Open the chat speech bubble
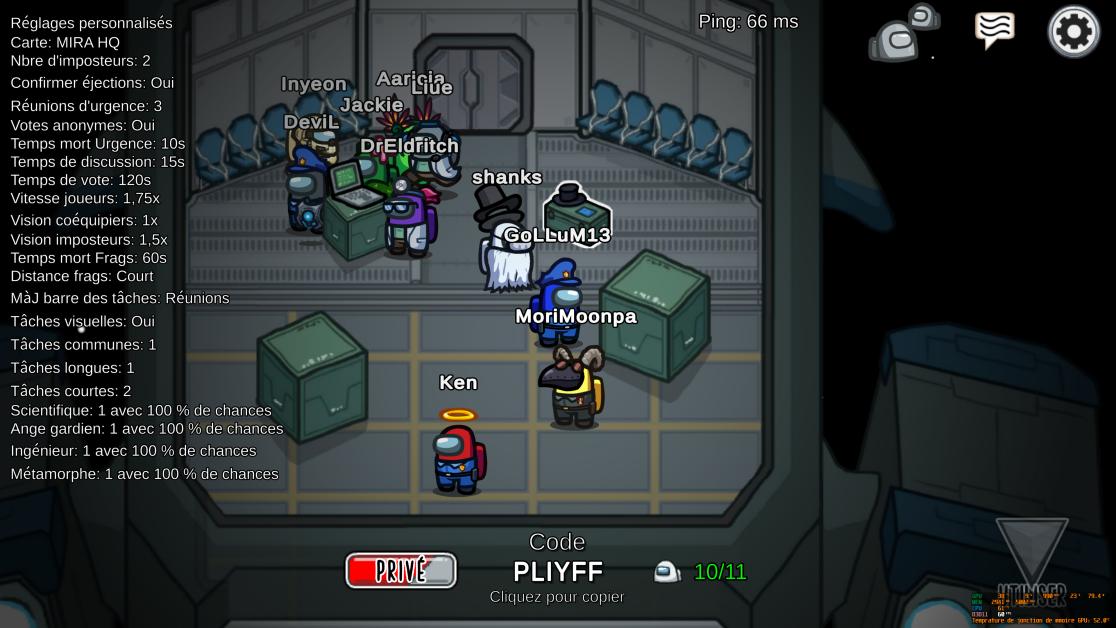This screenshot has width=1116, height=628. pos(994,30)
